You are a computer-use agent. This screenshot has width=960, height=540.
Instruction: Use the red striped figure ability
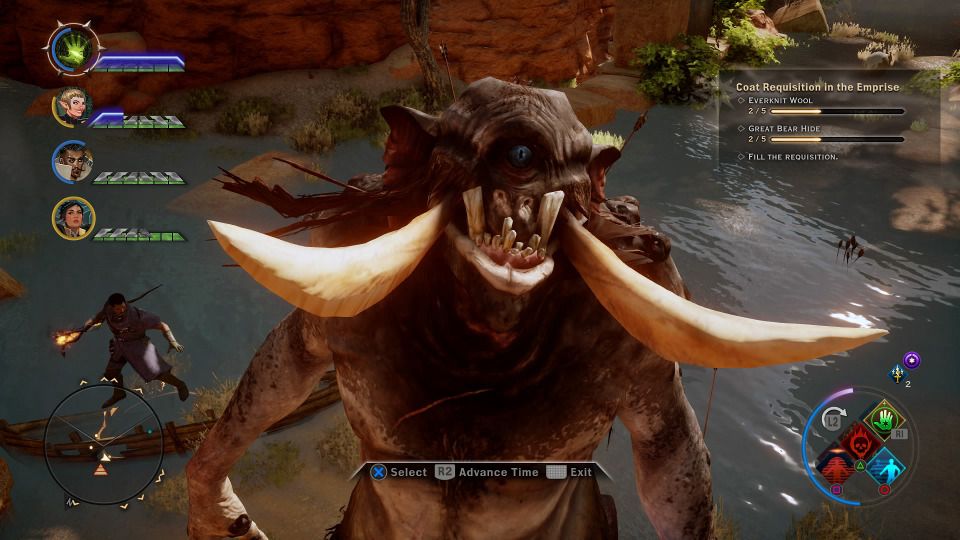(x=835, y=465)
